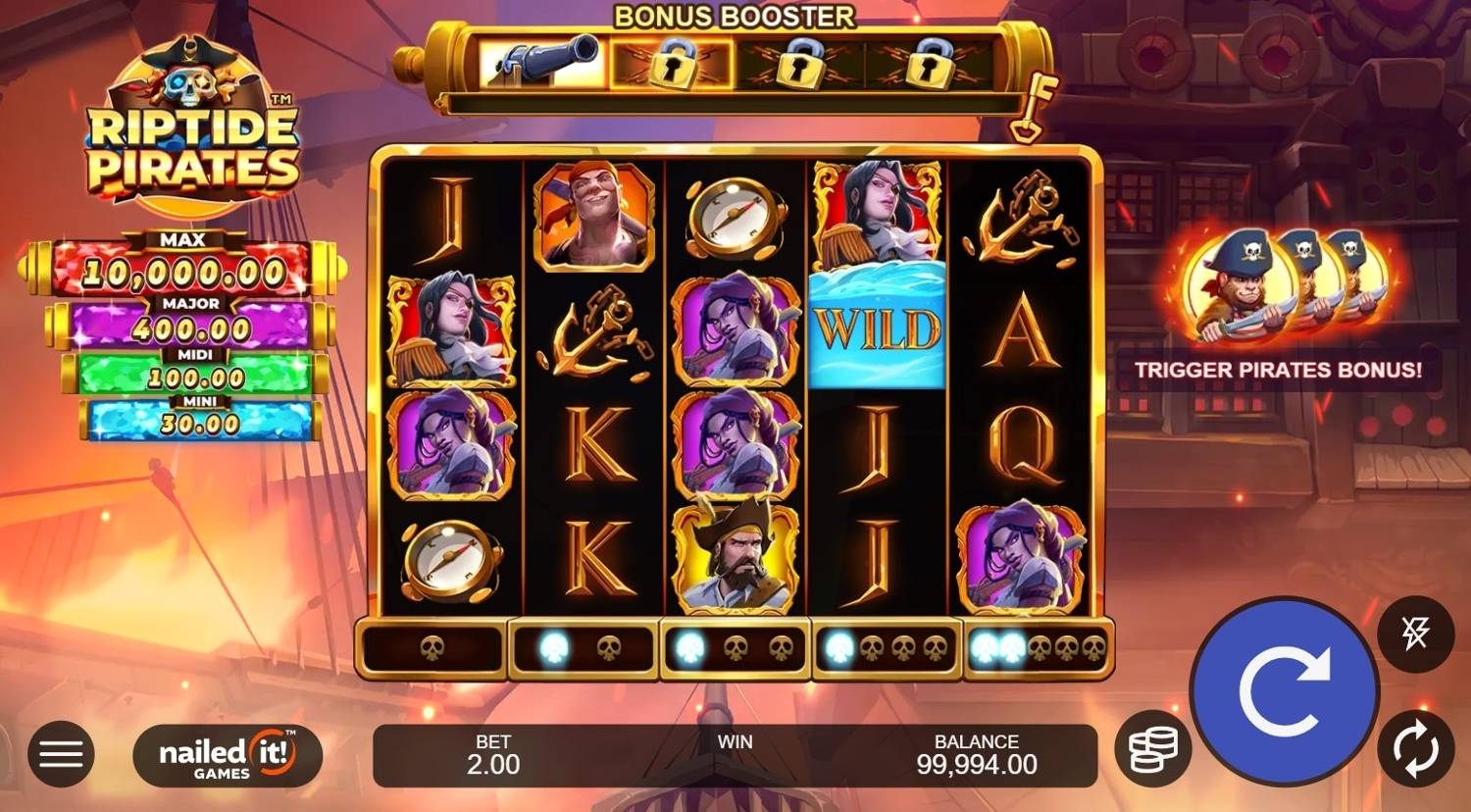Select the cannon Bonus Booster slot

coord(542,65)
